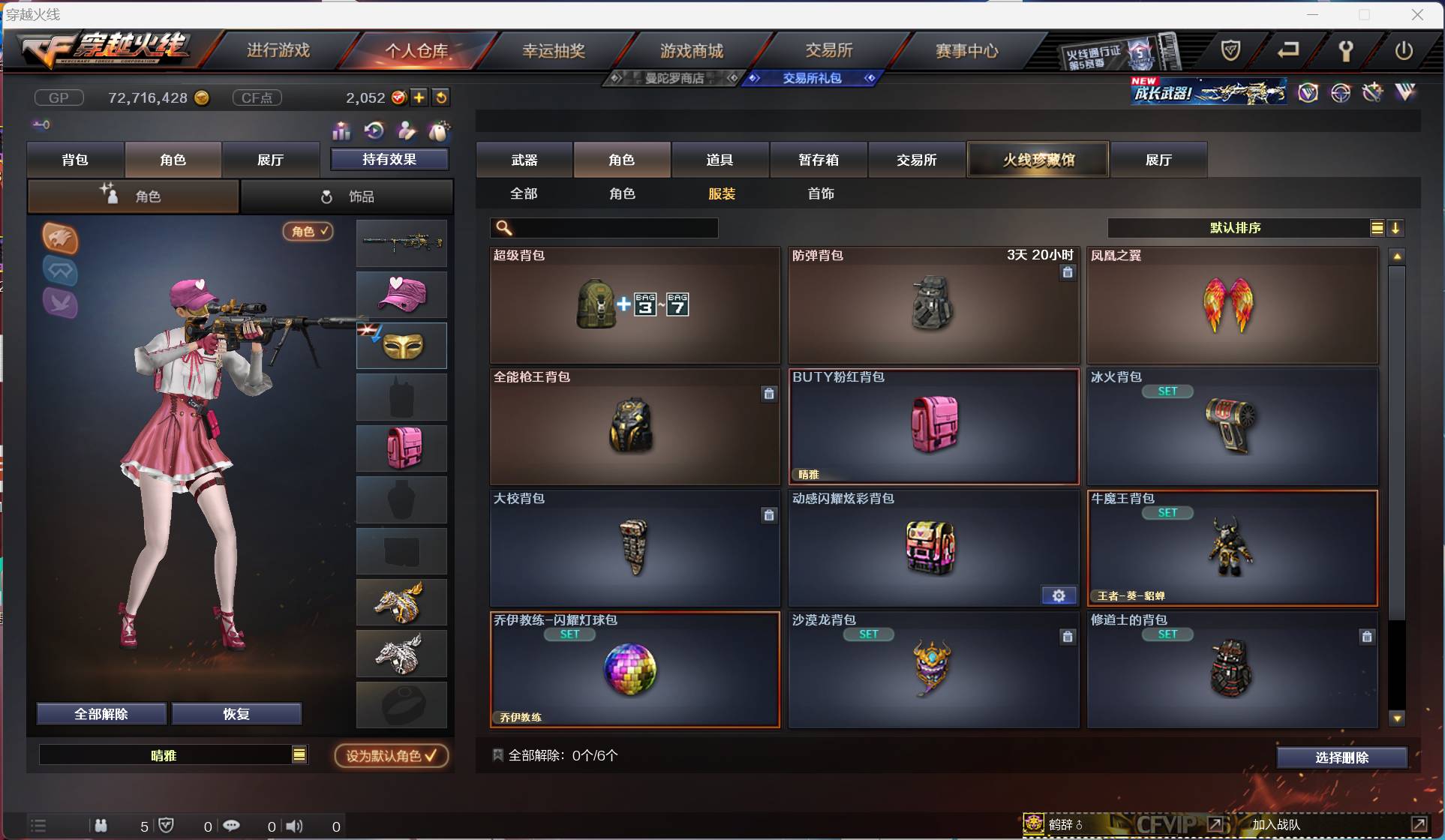Toggle list view next to 默认排序
The width and height of the screenshot is (1445, 840).
tap(1377, 228)
